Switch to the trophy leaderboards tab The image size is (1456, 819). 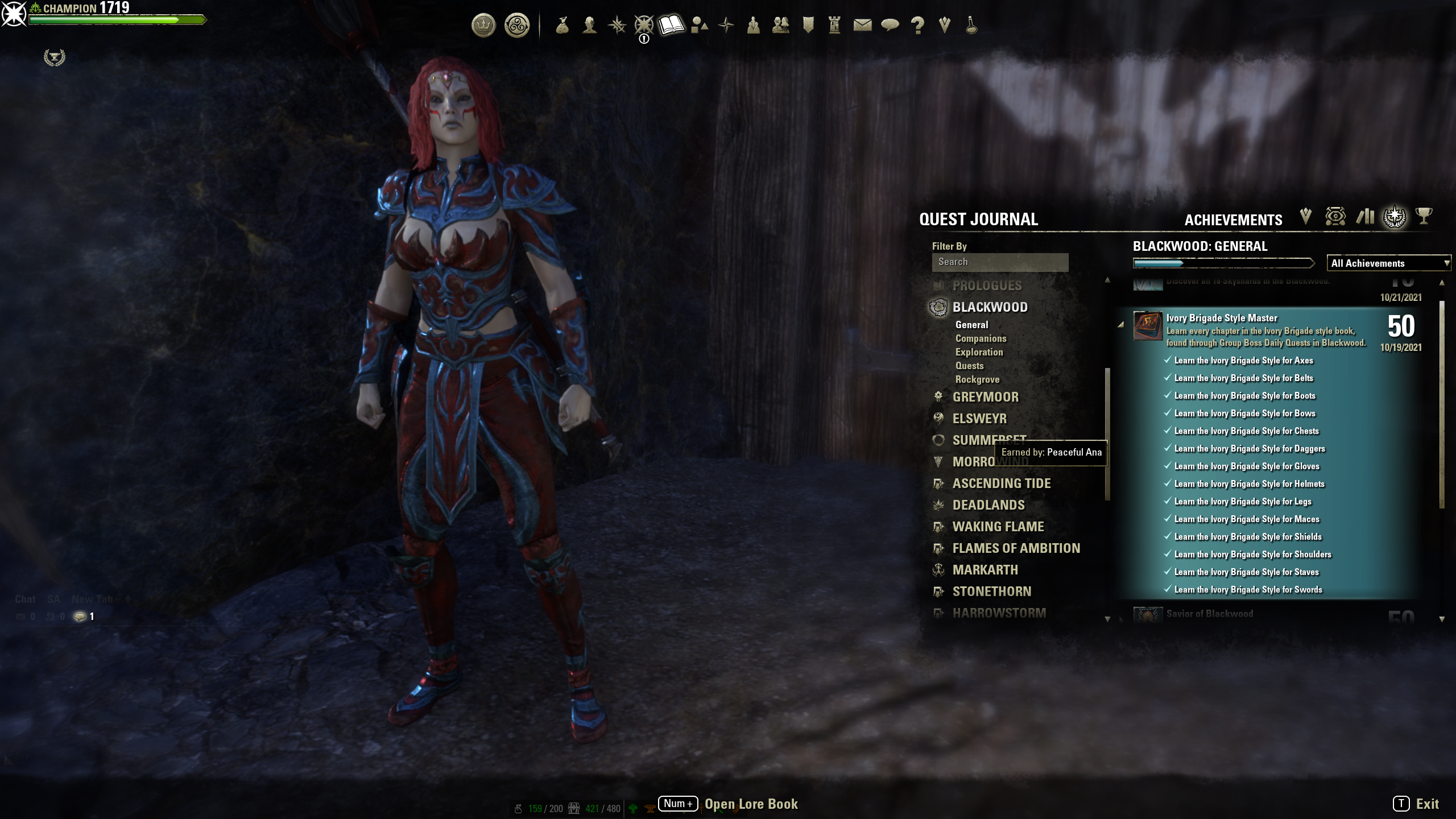1424,217
